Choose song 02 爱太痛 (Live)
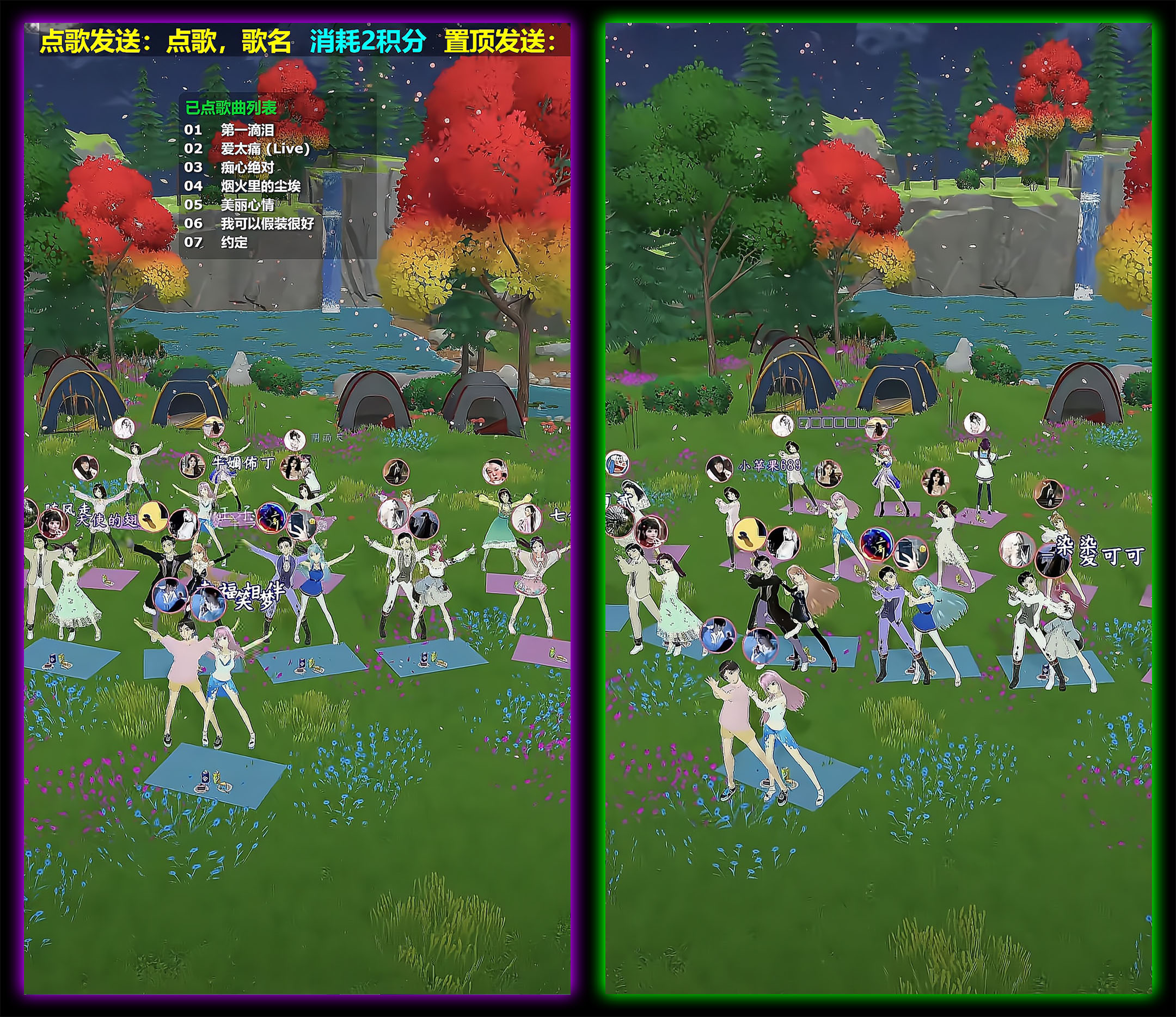This screenshot has height=1017, width=1176. [265, 149]
